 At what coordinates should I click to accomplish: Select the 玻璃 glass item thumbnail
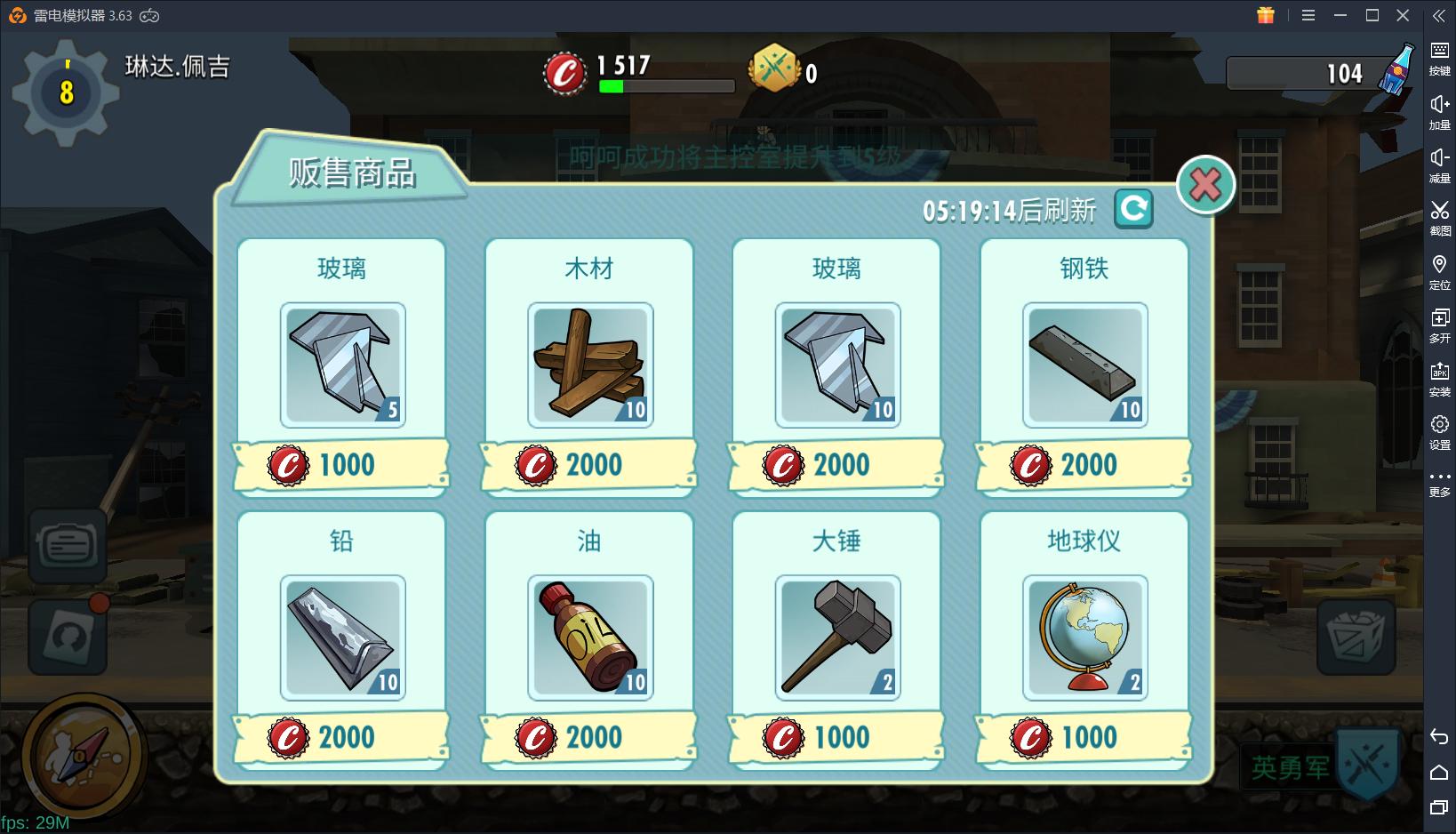pyautogui.click(x=341, y=365)
